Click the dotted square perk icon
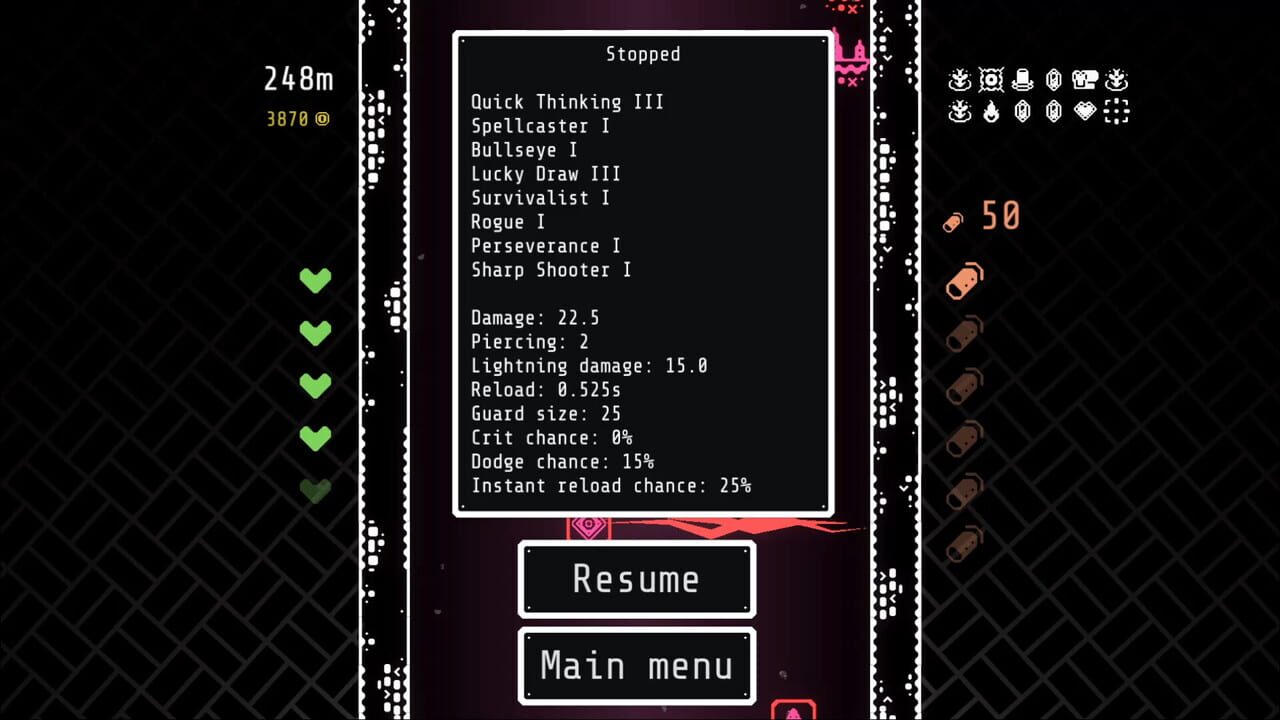 click(1117, 112)
